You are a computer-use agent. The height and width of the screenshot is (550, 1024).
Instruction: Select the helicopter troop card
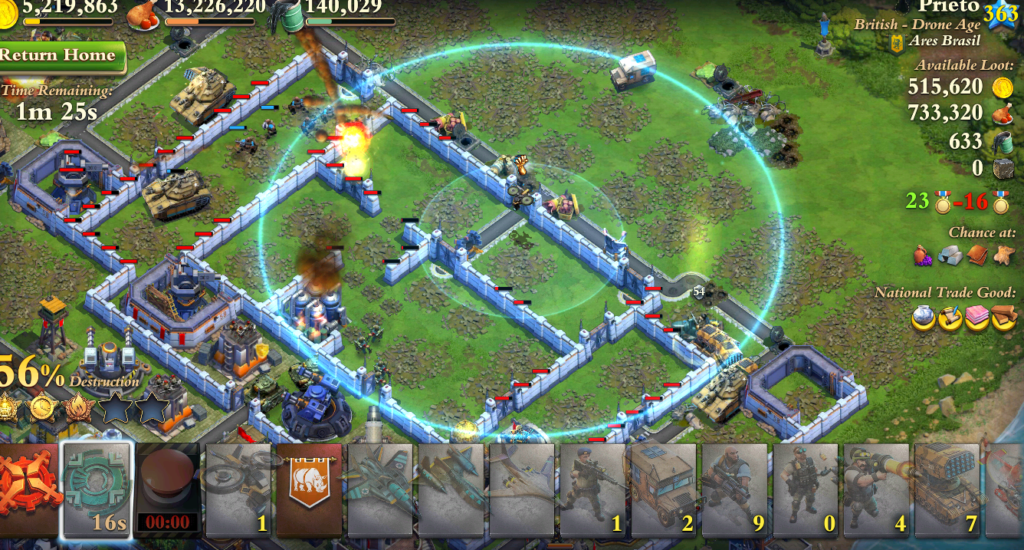point(238,490)
